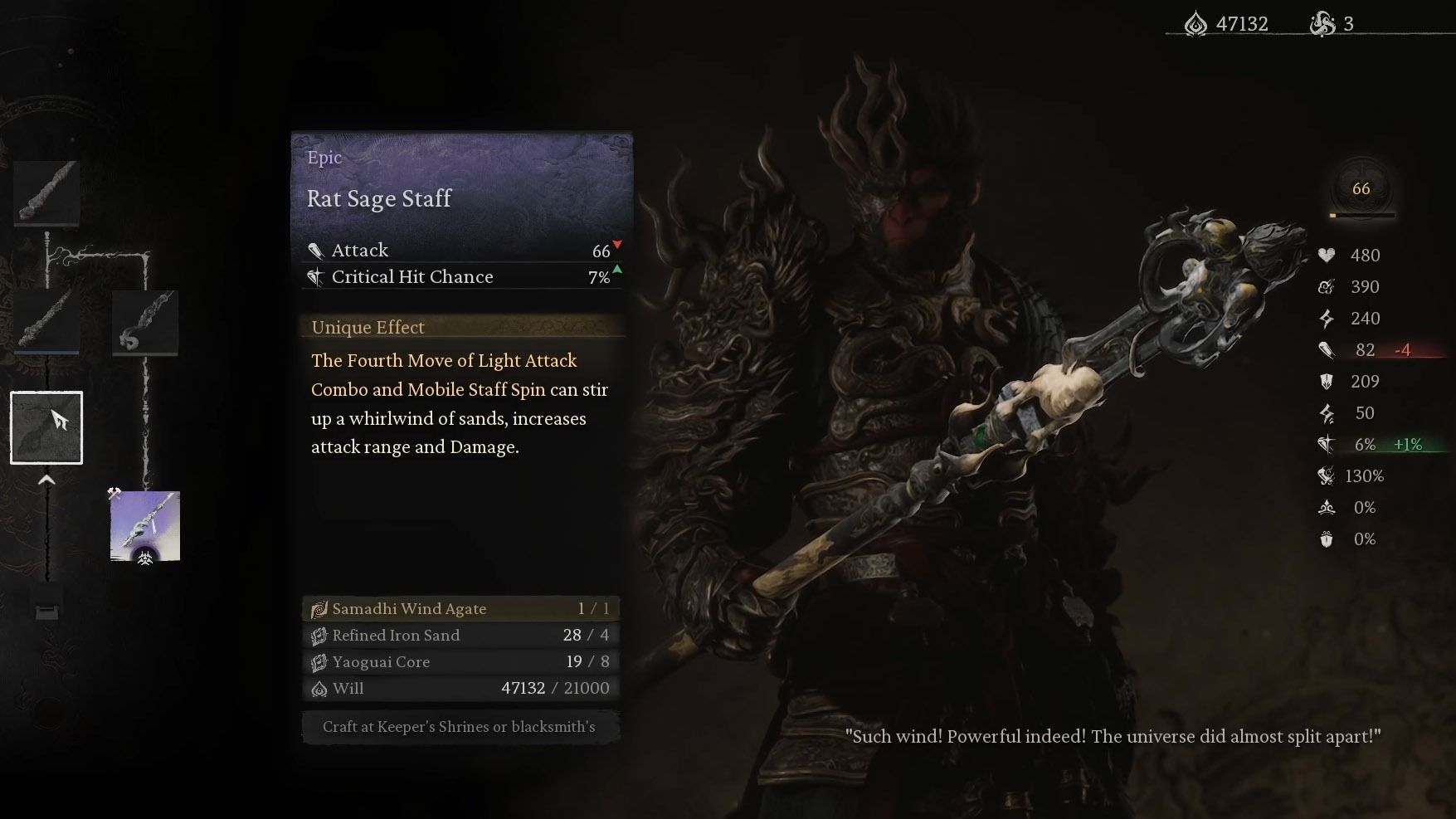The image size is (1456, 819).
Task: Select the purple craftable staff node
Action: click(x=145, y=526)
